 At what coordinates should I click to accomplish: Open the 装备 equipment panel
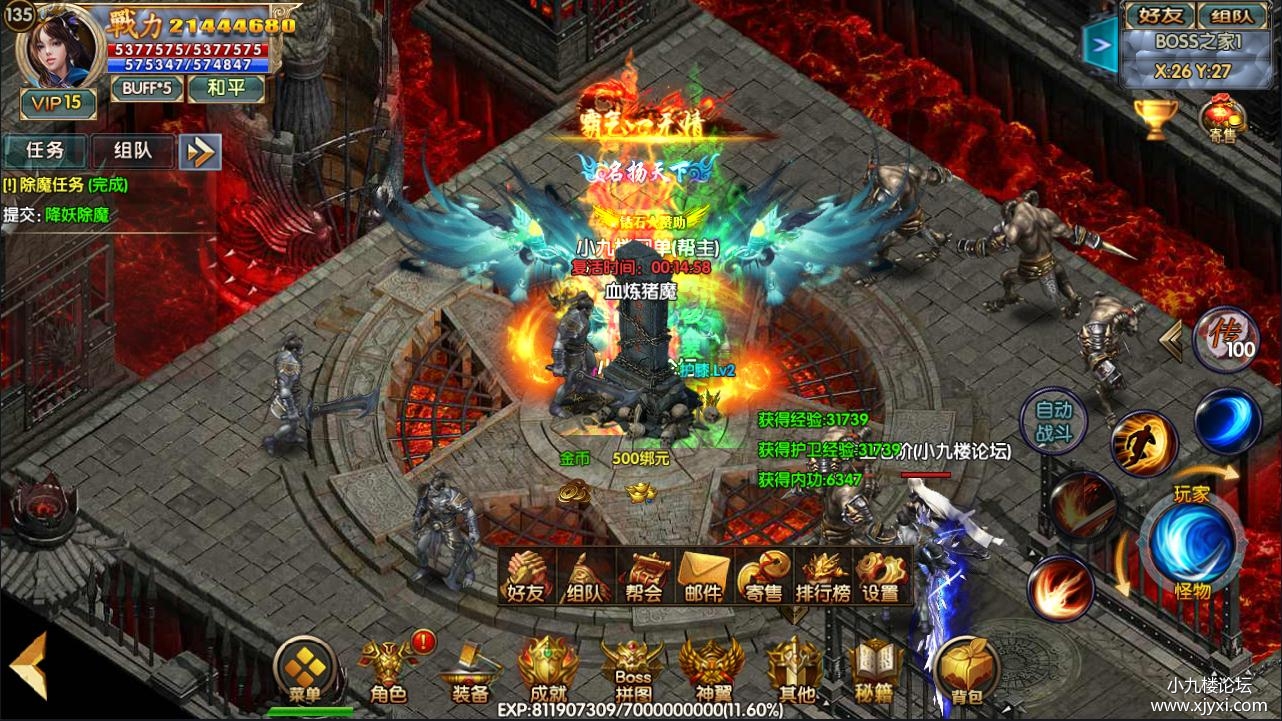pyautogui.click(x=469, y=672)
